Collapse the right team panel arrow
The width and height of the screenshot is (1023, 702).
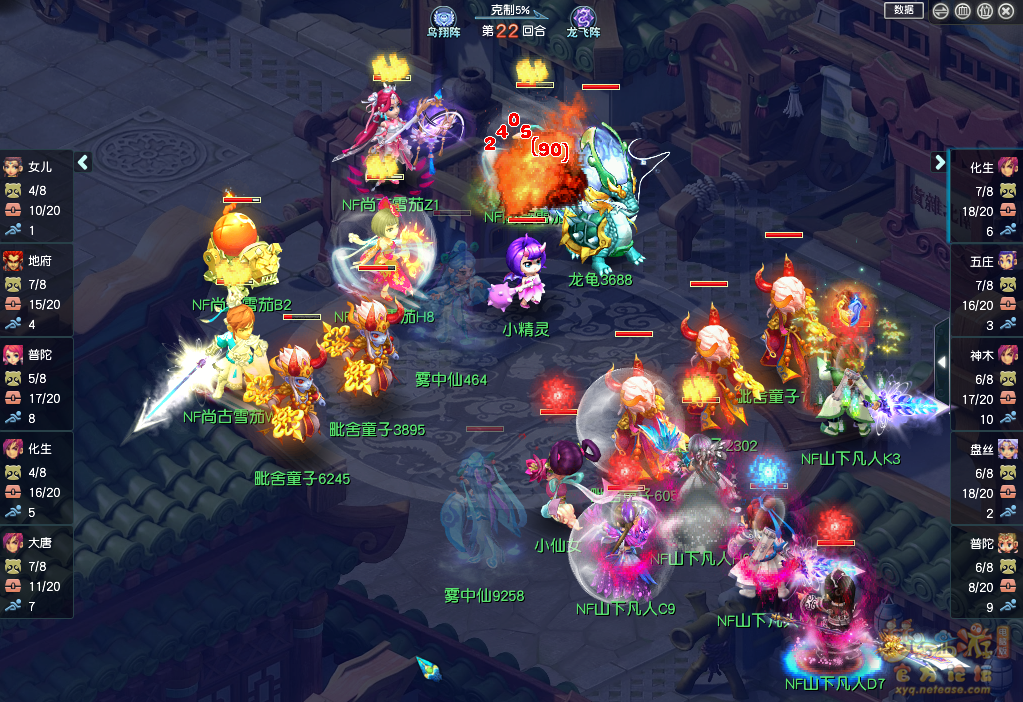tap(939, 162)
